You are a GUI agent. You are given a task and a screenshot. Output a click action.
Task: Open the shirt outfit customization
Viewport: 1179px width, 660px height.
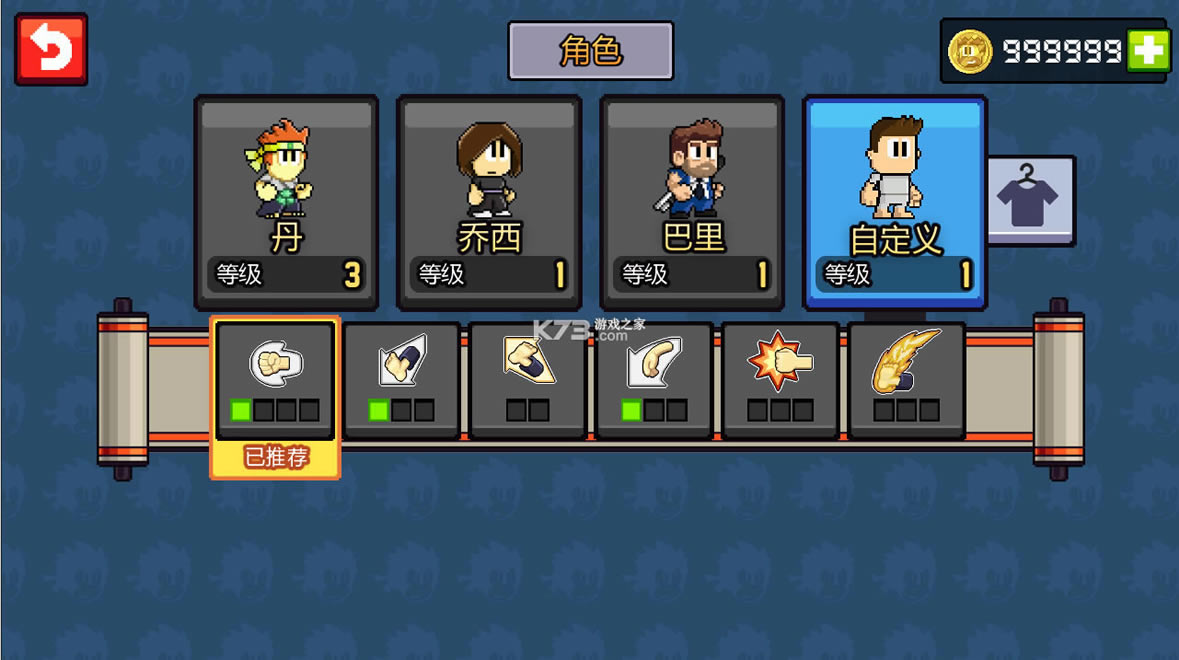click(1030, 199)
